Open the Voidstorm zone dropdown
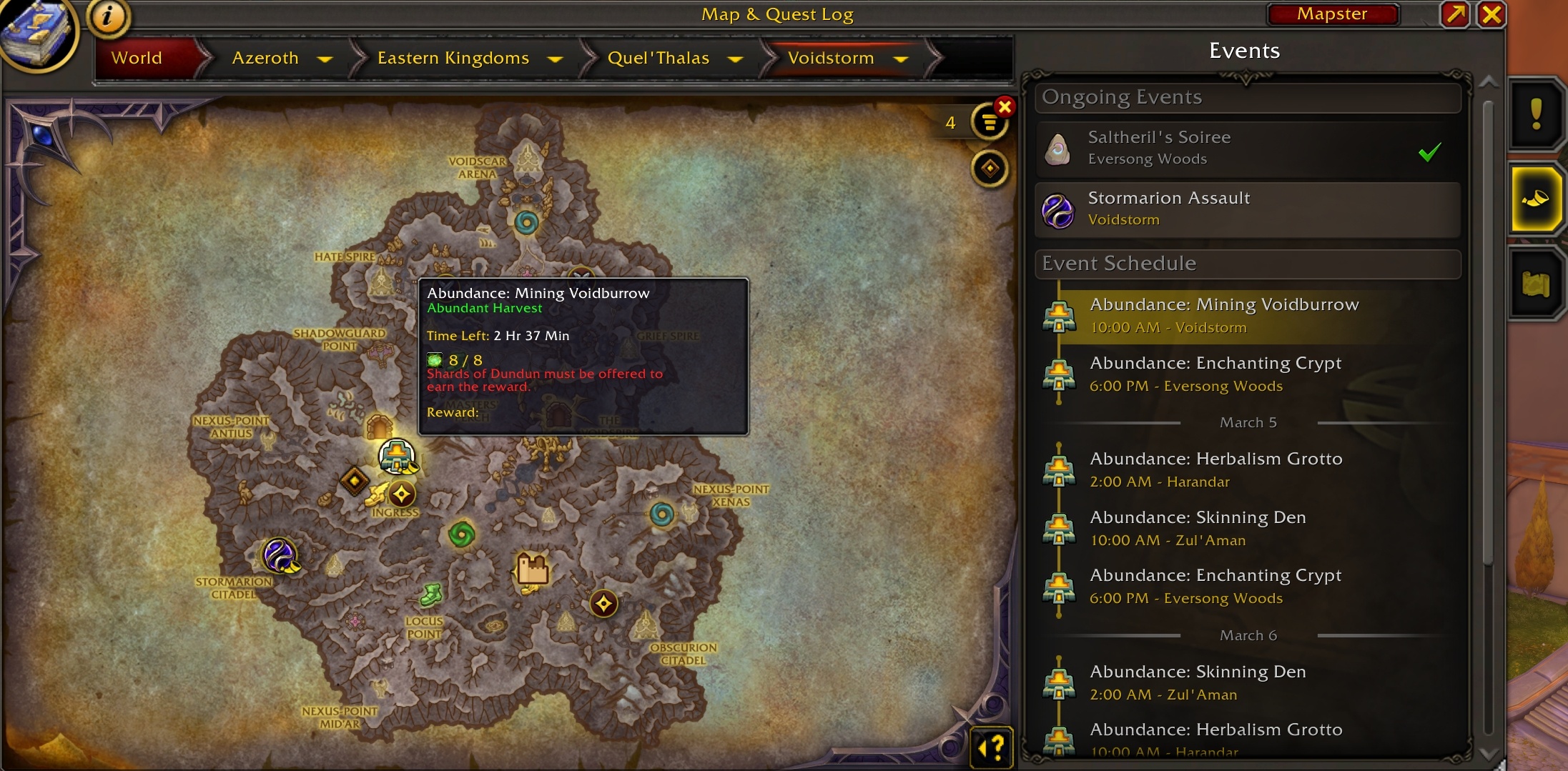Image resolution: width=1568 pixels, height=771 pixels. 901,59
